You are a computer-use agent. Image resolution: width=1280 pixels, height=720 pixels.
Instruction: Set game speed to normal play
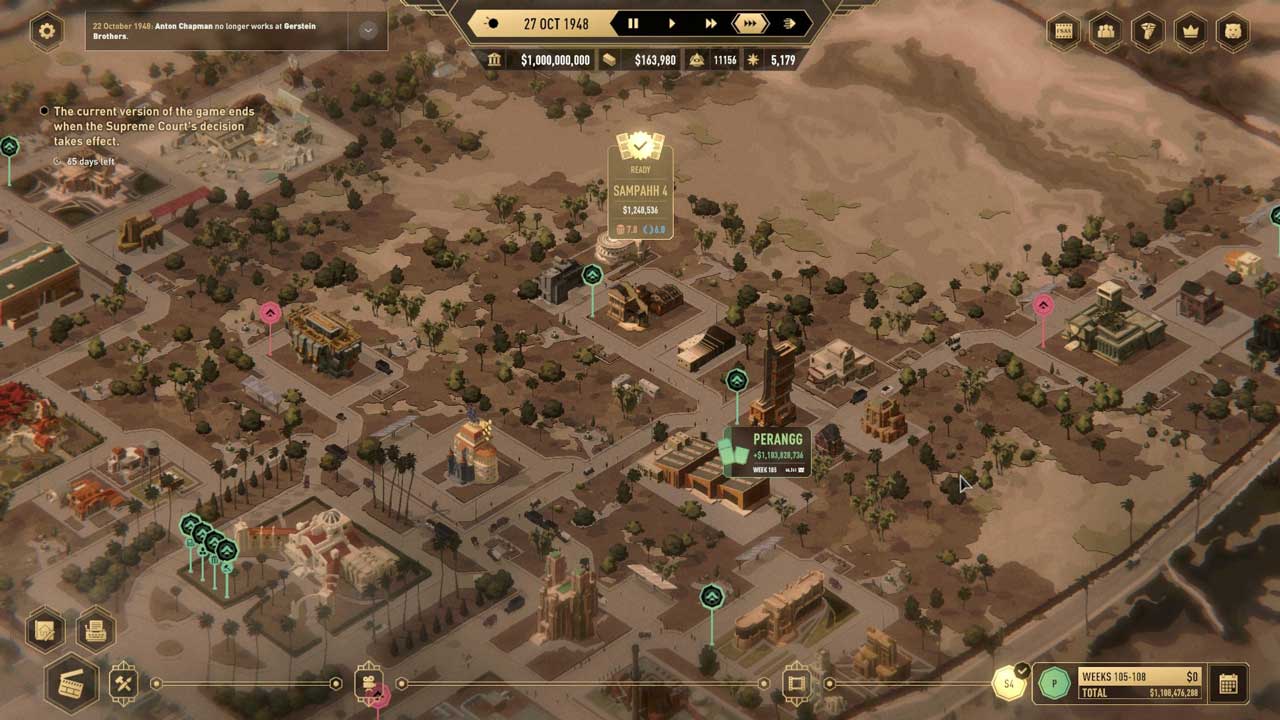tap(671, 23)
